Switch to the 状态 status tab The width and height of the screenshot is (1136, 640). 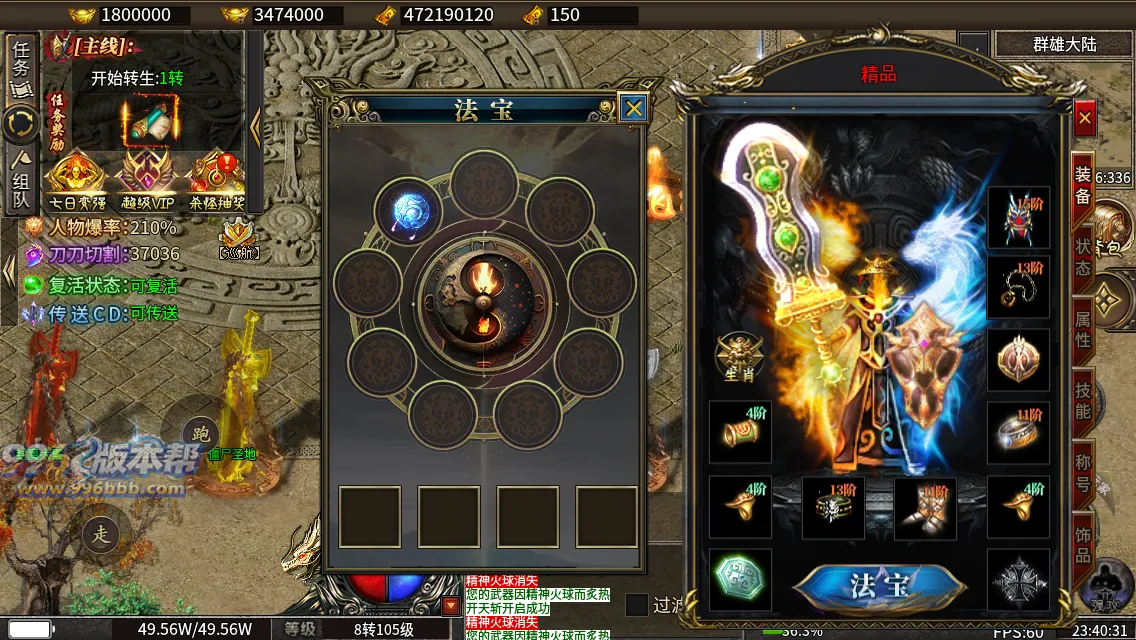(x=1083, y=255)
